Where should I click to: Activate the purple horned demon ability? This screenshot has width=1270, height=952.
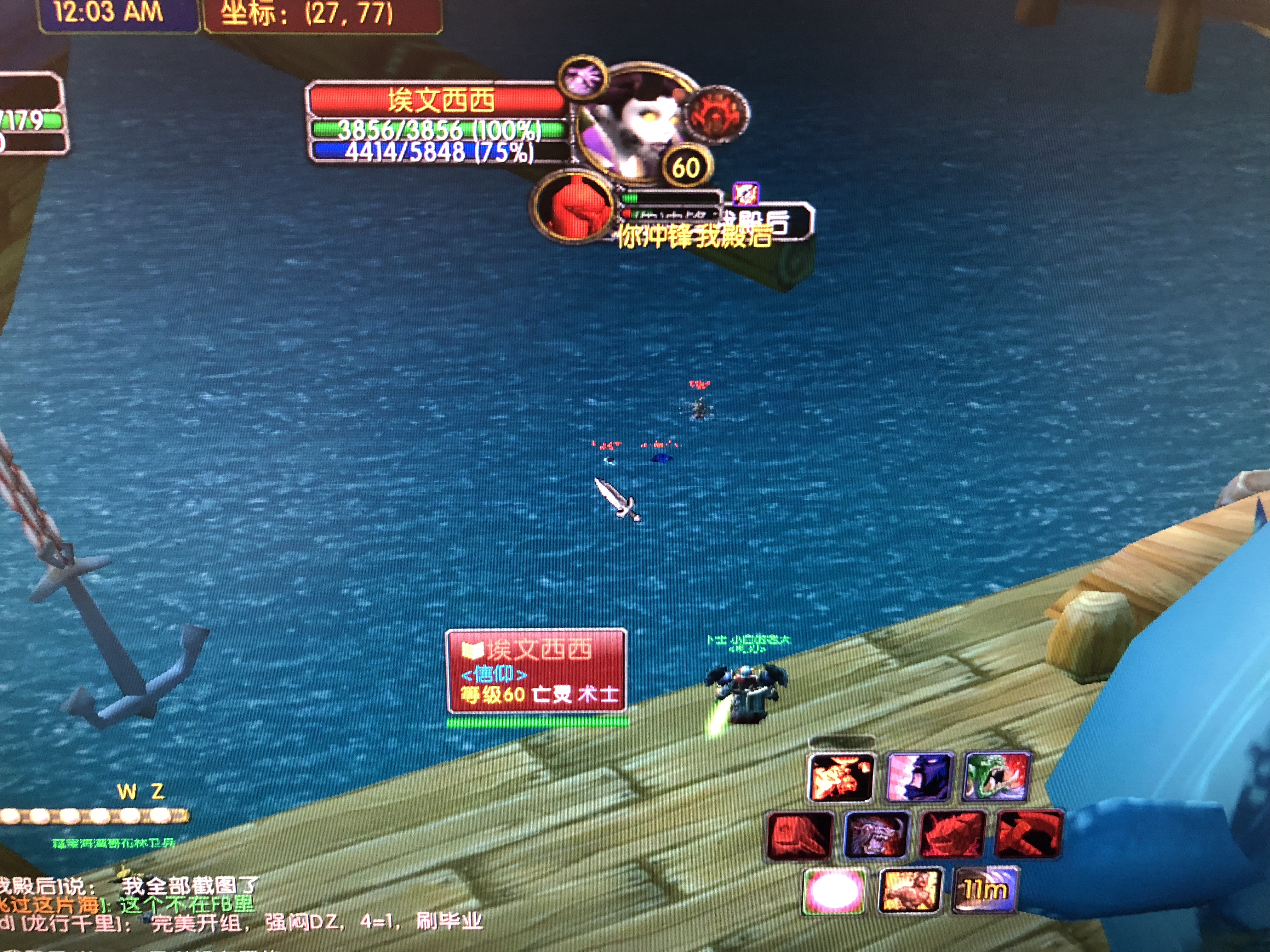tap(876, 834)
